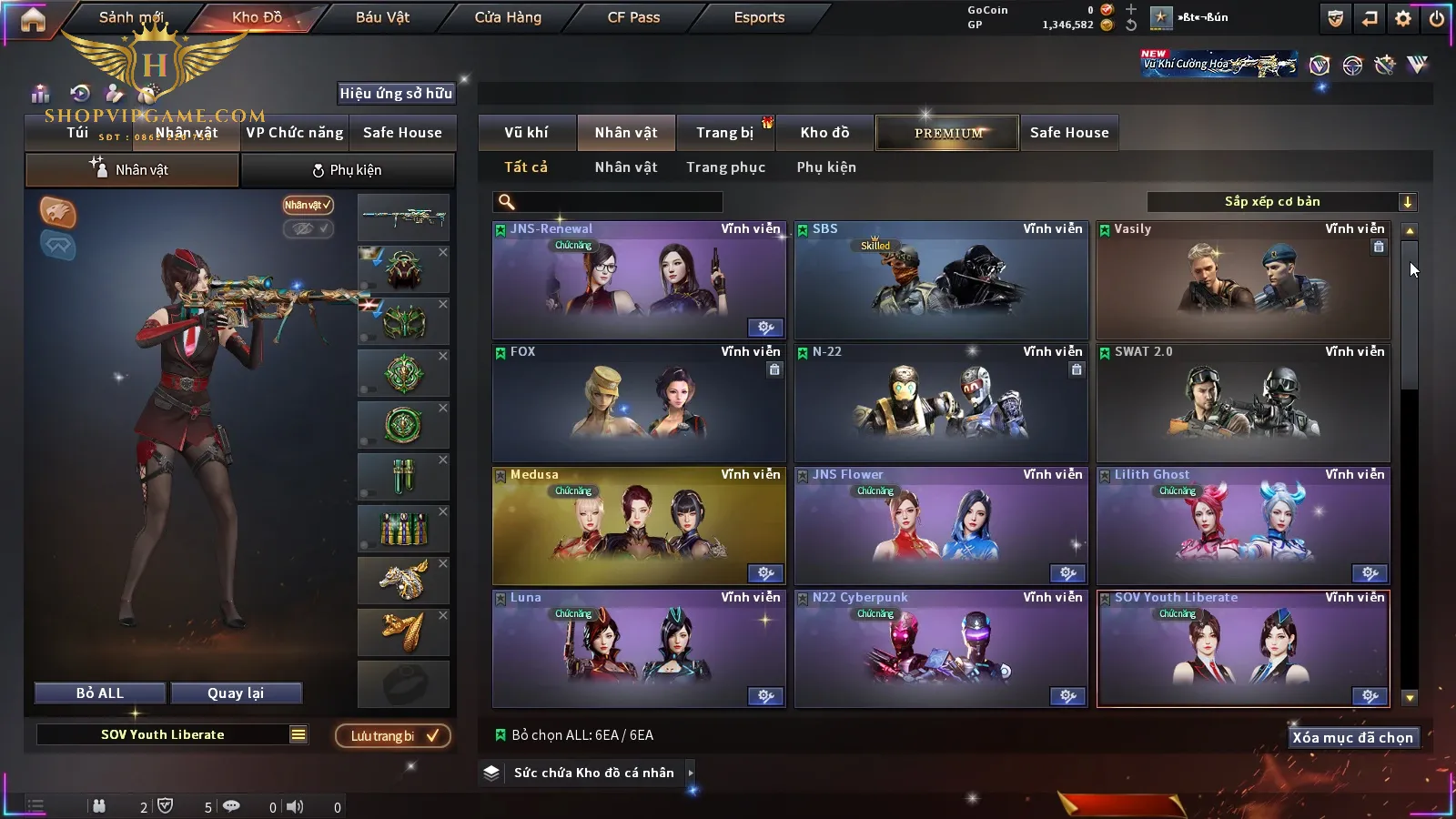
Task: Open the PREMIUM tab
Action: click(948, 133)
